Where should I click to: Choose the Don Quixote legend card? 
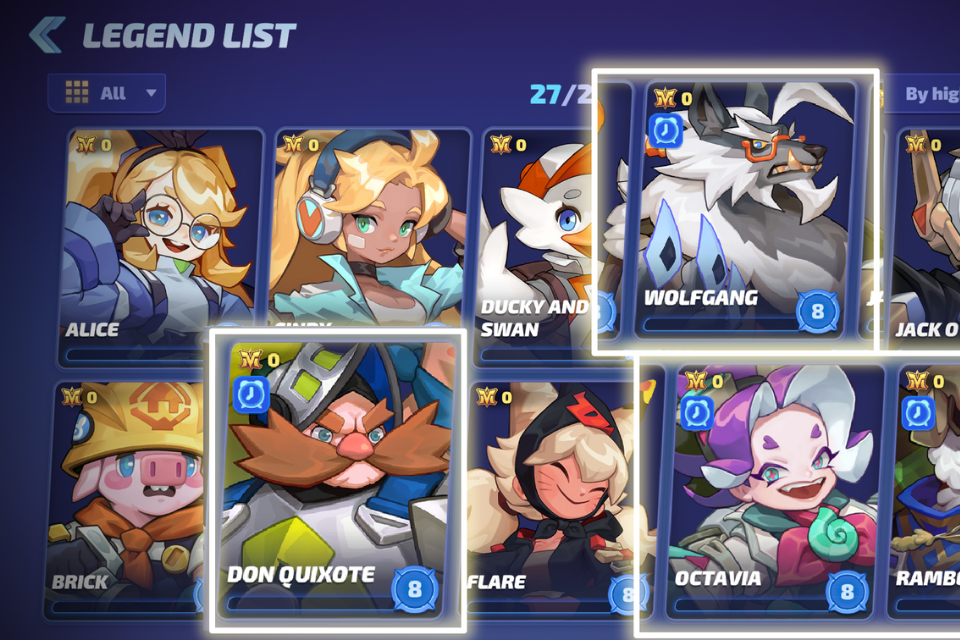coord(337,480)
